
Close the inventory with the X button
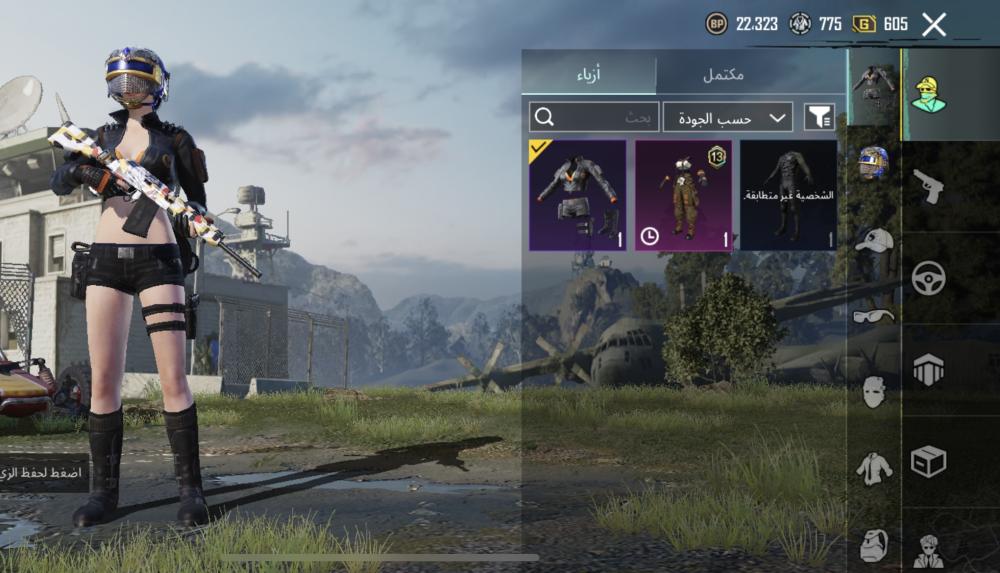[x=933, y=25]
